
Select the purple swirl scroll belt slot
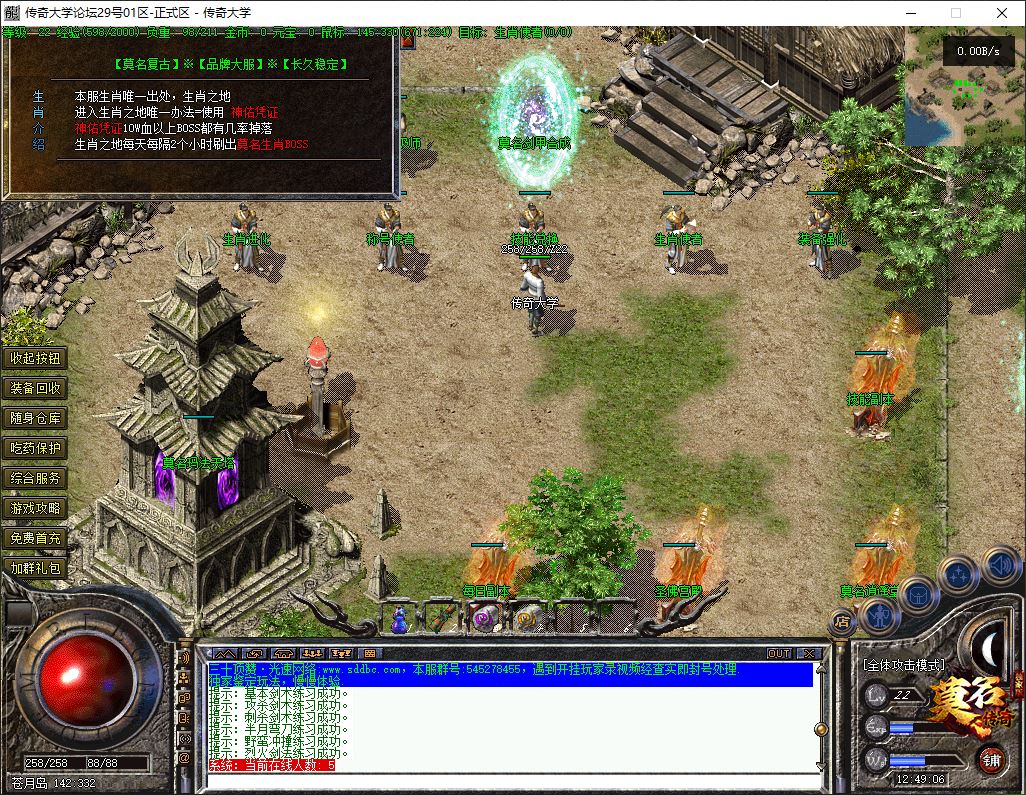483,620
